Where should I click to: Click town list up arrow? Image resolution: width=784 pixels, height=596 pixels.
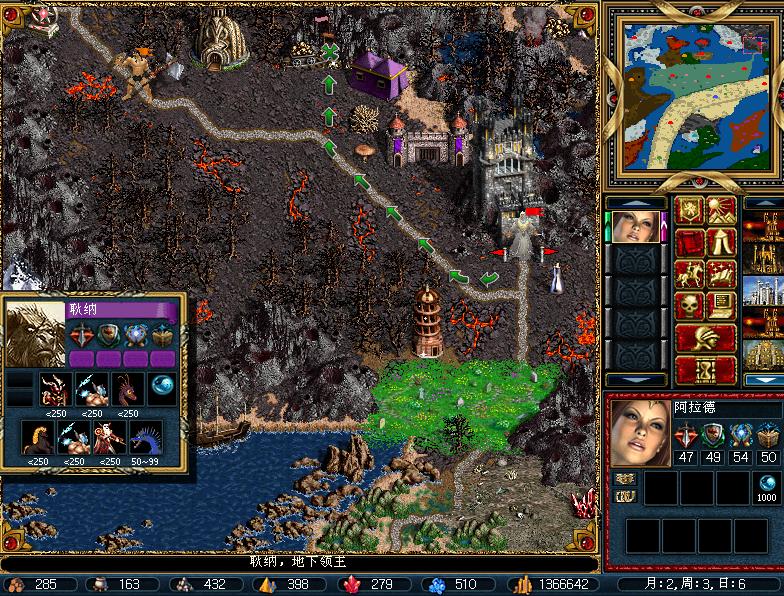(x=765, y=203)
